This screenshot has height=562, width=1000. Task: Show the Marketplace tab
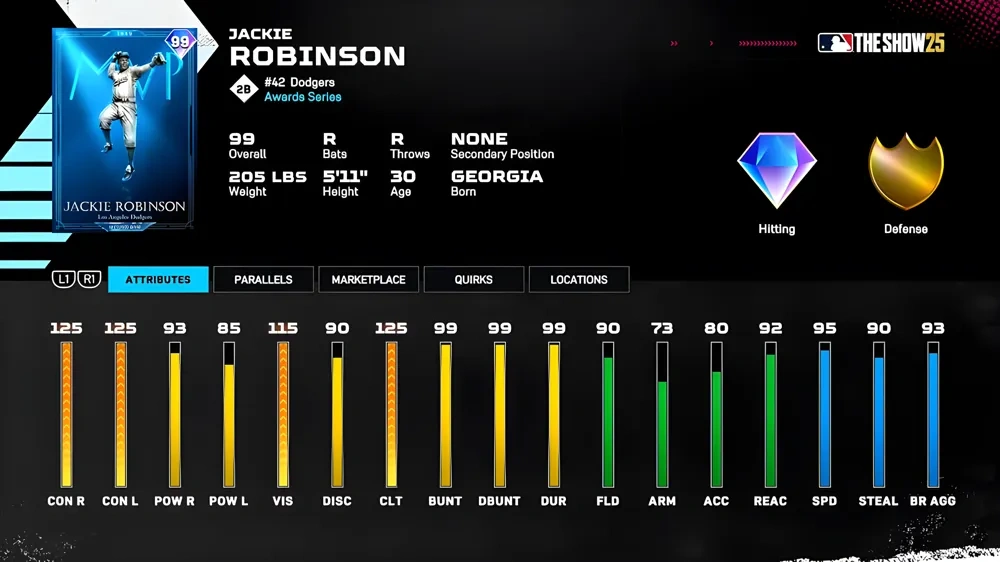coord(368,279)
